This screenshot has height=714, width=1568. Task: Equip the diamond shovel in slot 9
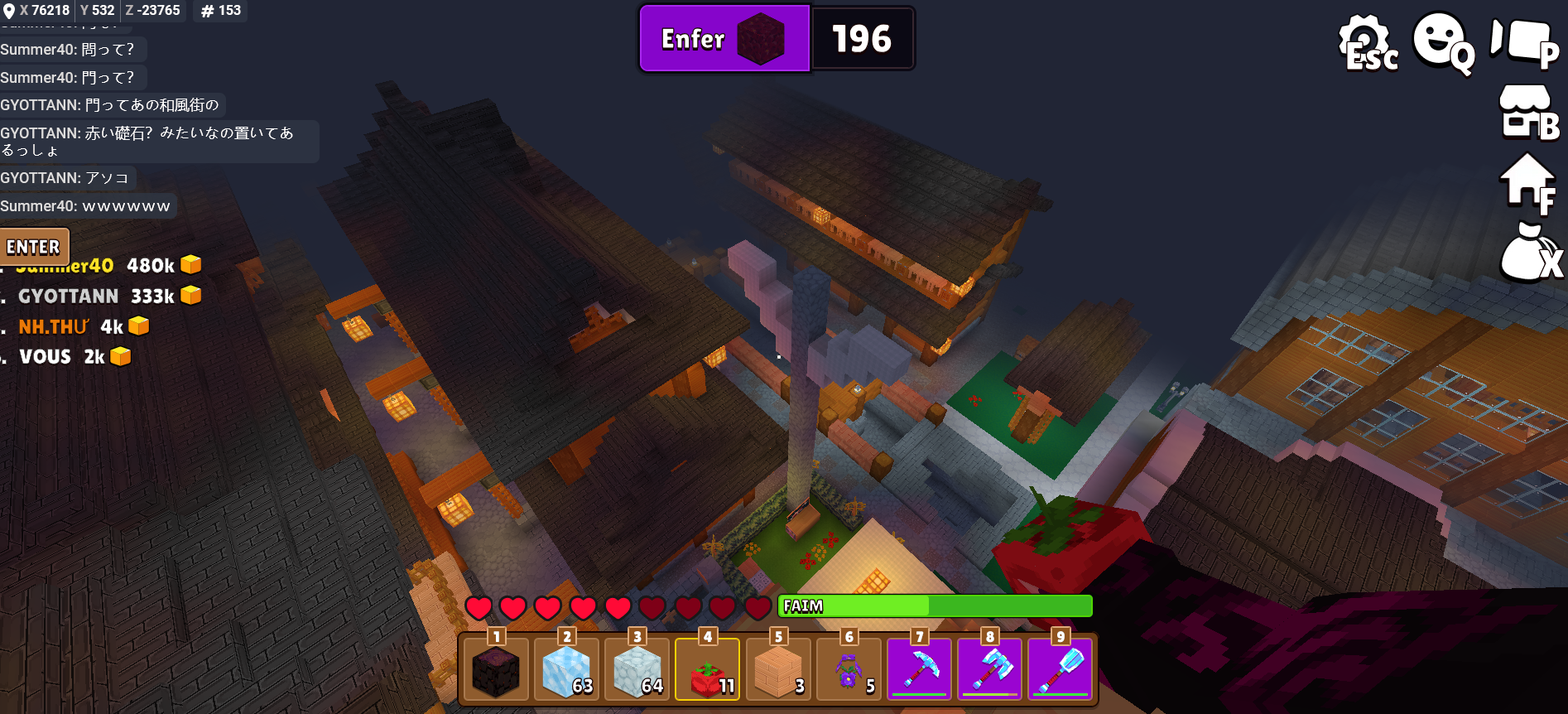click(1061, 669)
